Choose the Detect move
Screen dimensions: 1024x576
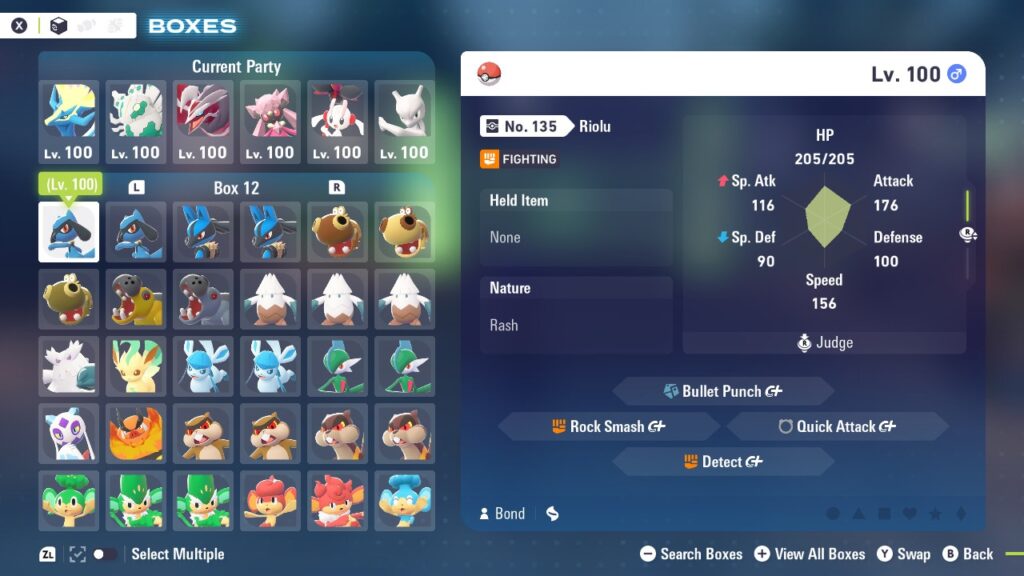coord(722,462)
